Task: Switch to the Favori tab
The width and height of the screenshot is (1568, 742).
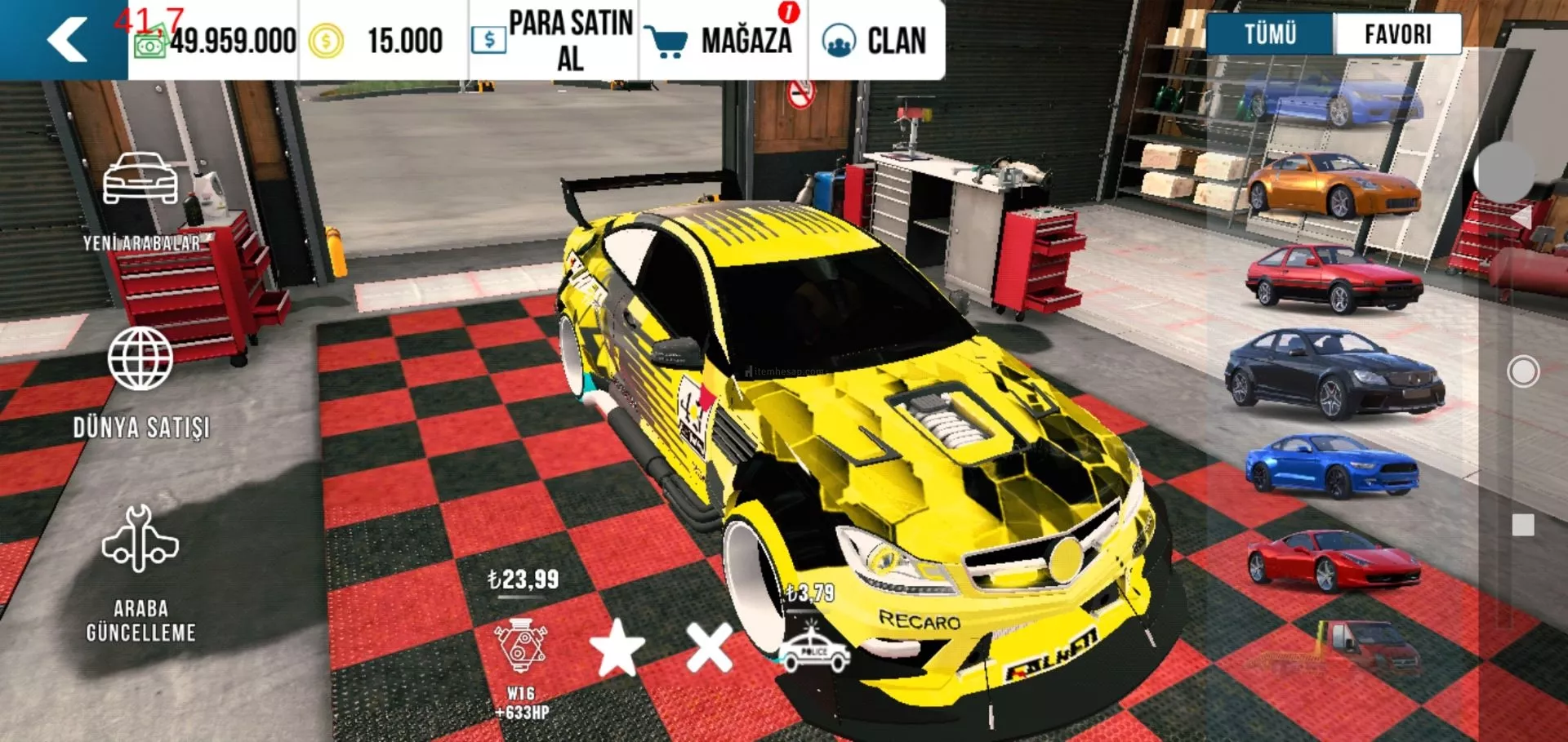Action: [x=1397, y=34]
